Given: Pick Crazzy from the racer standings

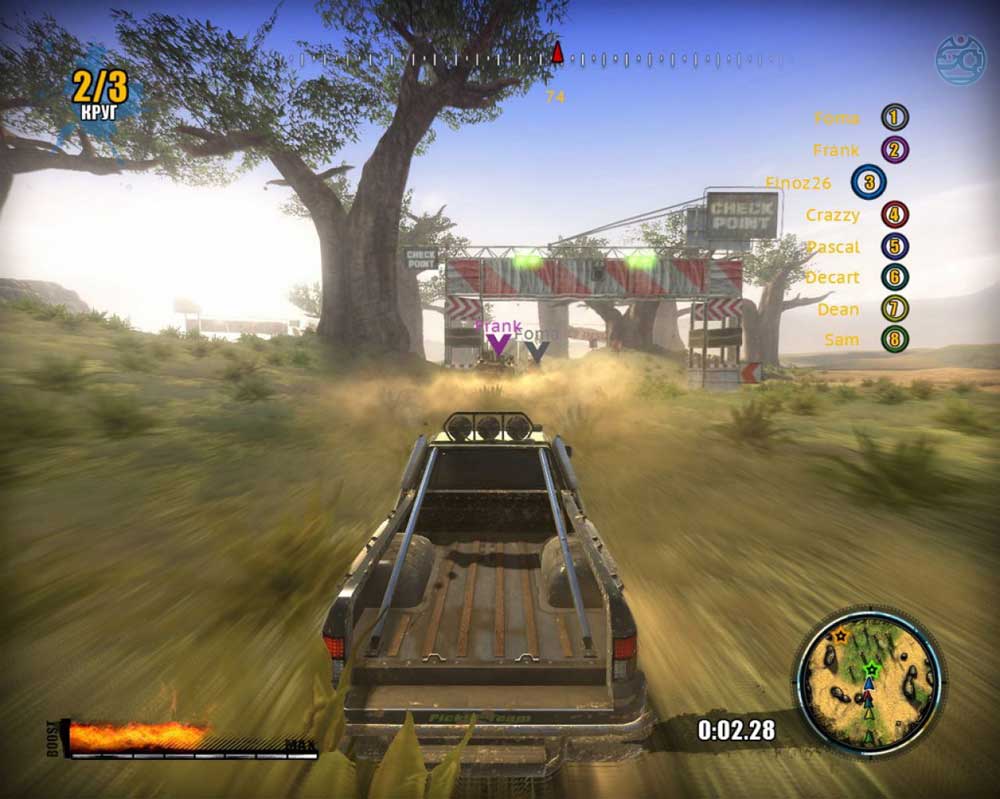Looking at the screenshot, I should [857, 214].
